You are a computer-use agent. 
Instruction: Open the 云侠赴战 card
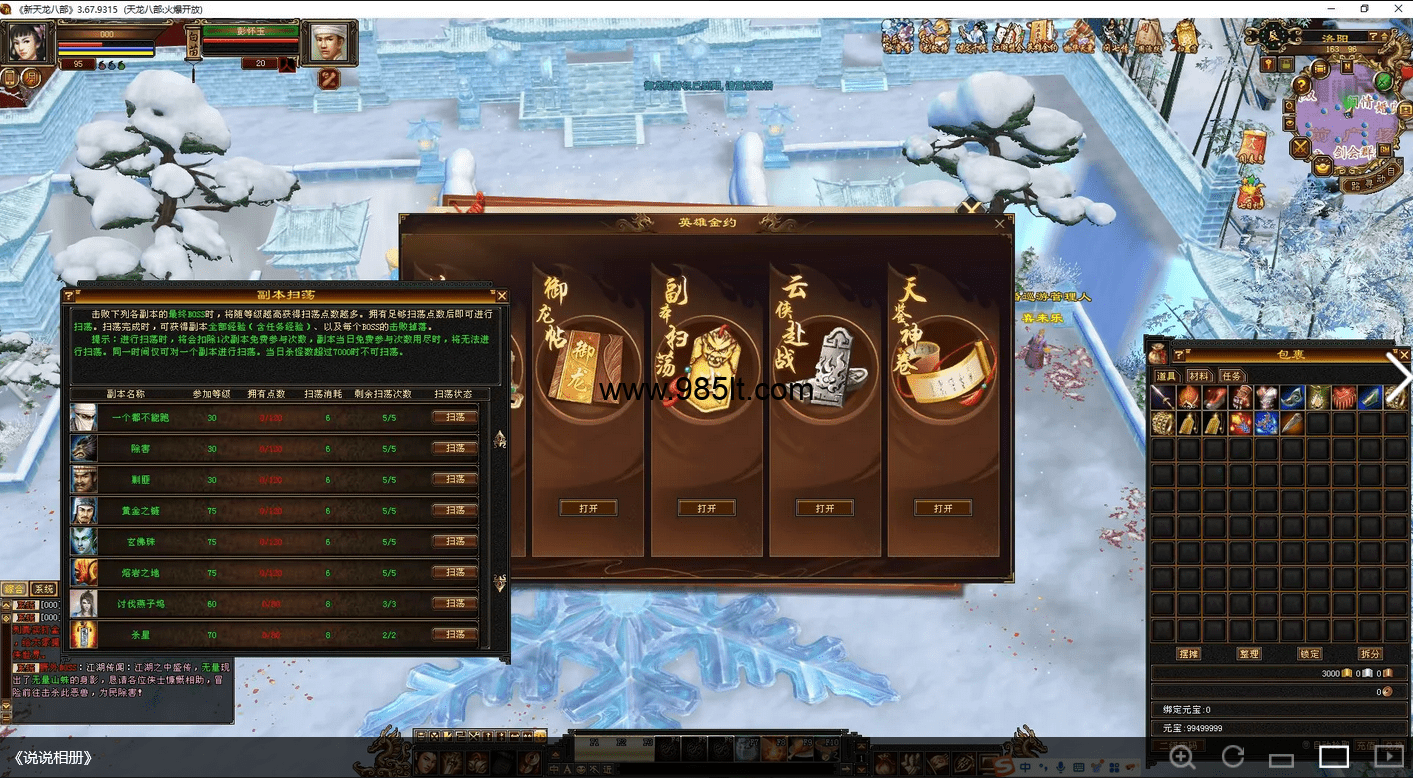point(825,508)
